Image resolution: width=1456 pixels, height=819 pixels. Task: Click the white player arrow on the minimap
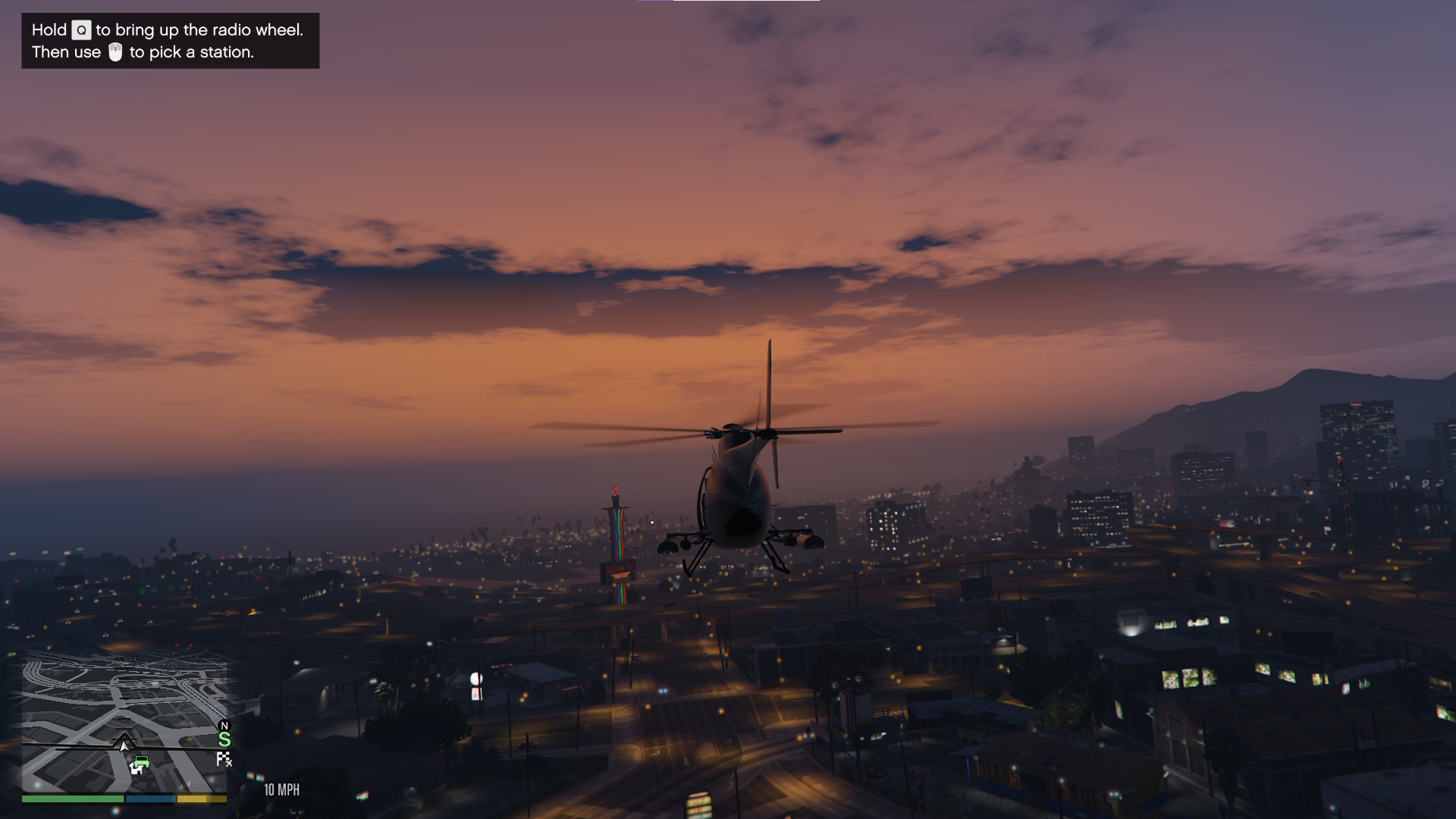(x=124, y=747)
